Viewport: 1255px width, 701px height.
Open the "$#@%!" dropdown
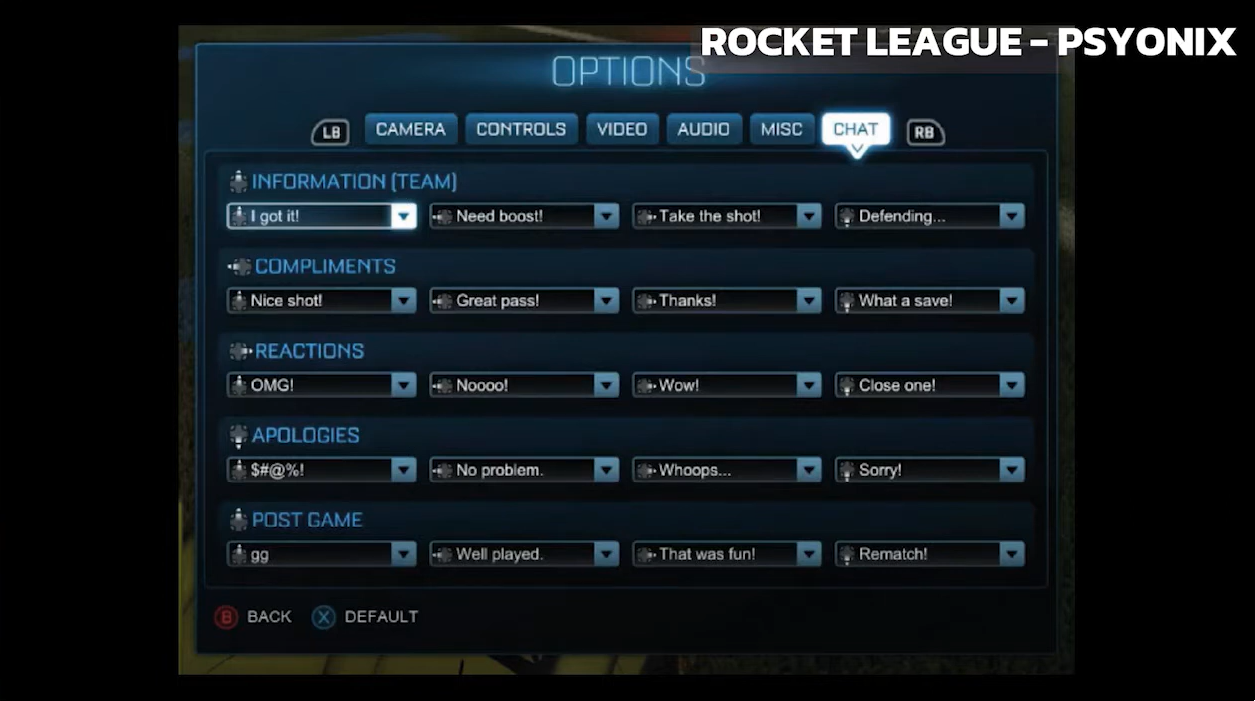(x=322, y=470)
